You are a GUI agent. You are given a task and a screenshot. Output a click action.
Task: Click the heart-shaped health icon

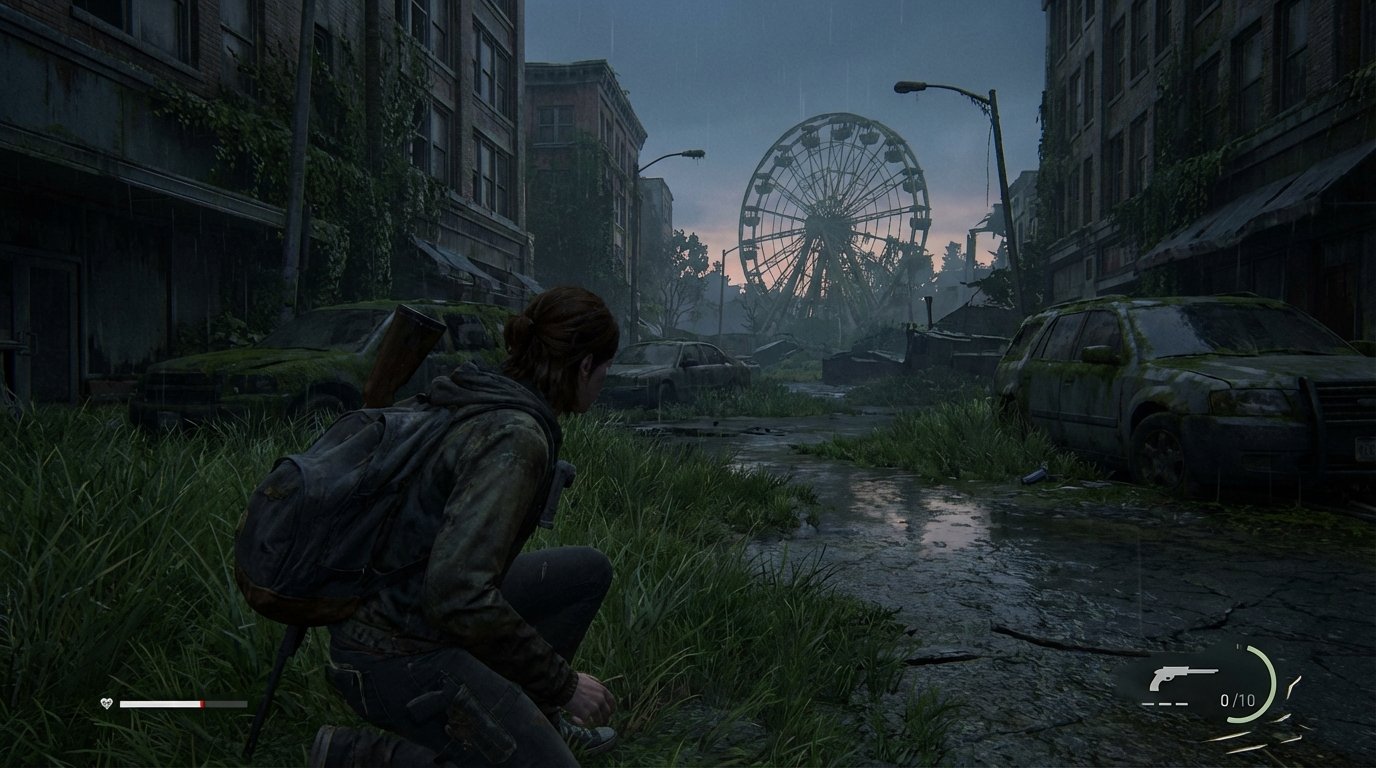point(106,703)
